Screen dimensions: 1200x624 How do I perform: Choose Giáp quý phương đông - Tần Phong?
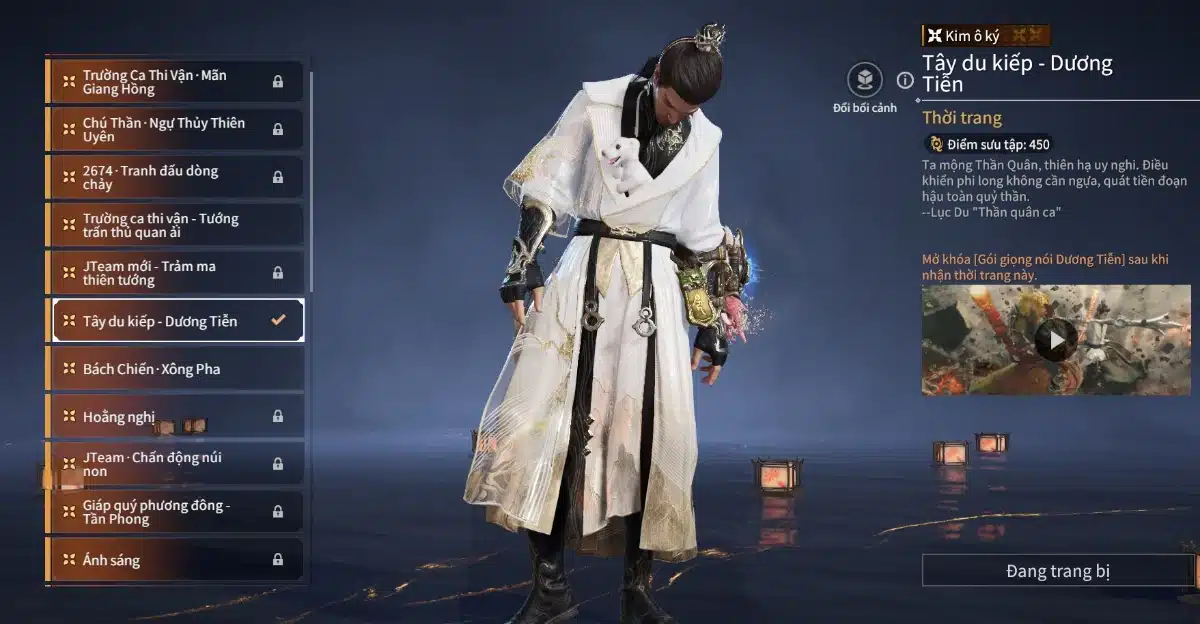[x=175, y=512]
